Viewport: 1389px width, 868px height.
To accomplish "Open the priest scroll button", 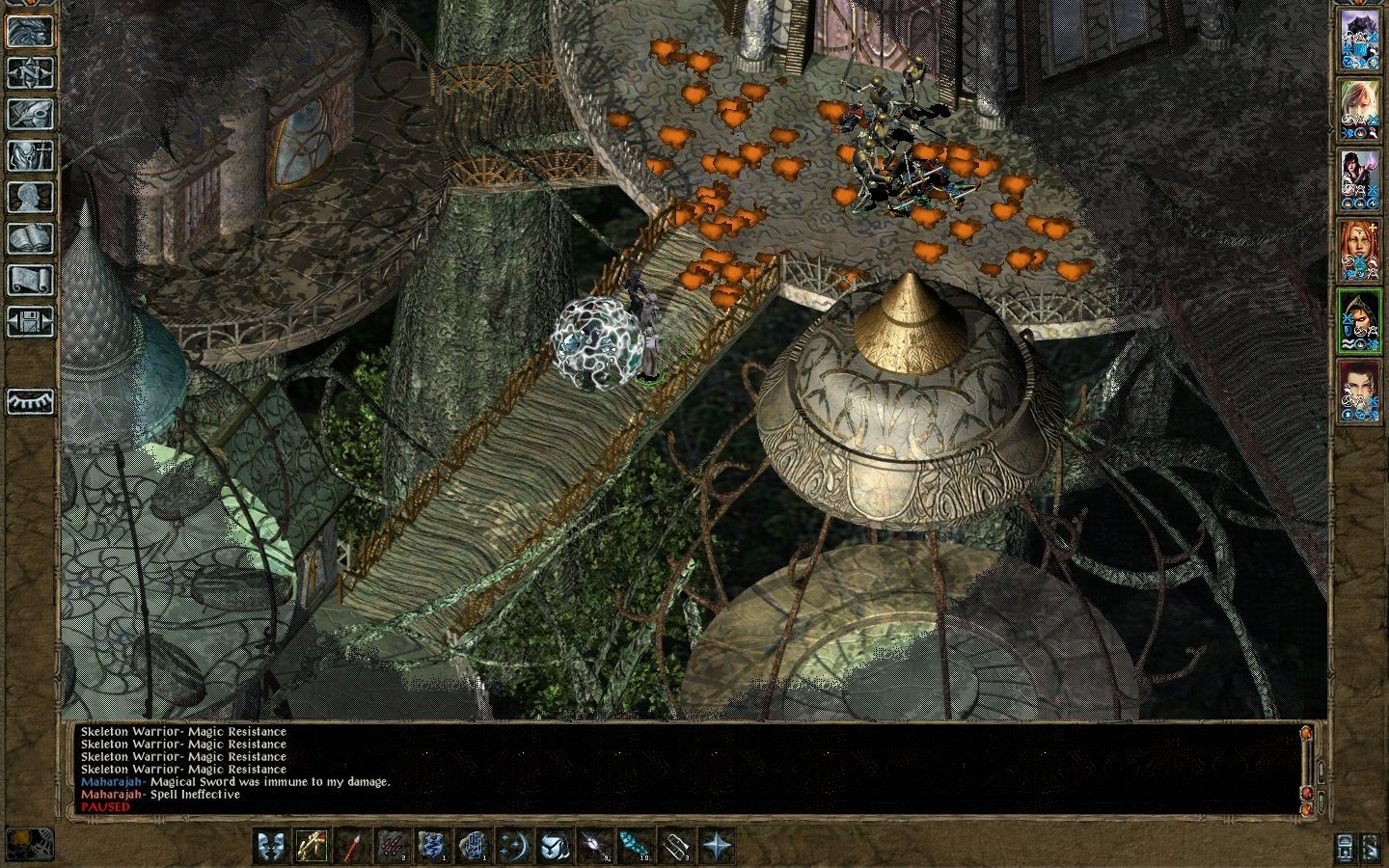I will tap(30, 280).
